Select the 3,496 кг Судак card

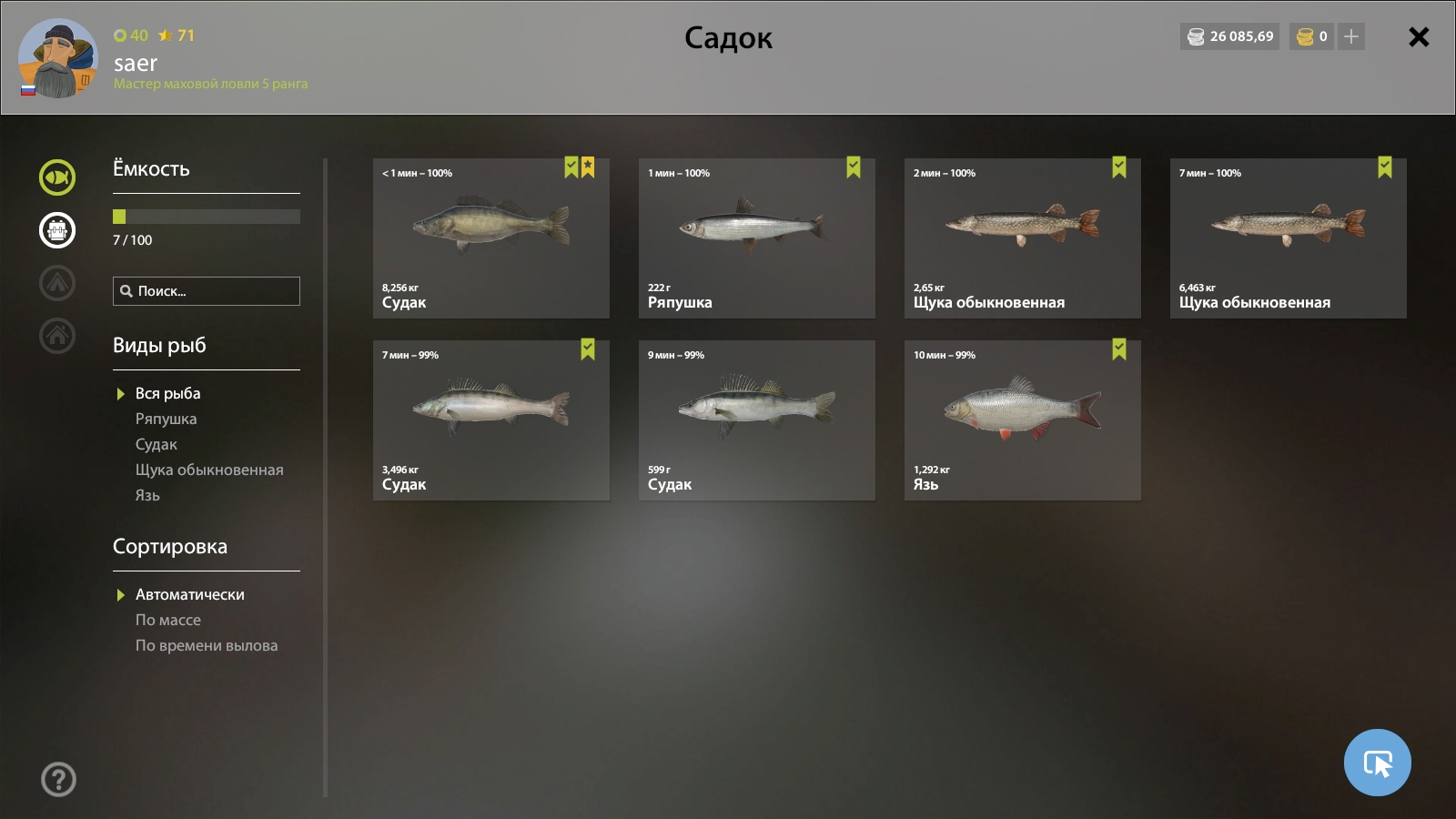[490, 420]
